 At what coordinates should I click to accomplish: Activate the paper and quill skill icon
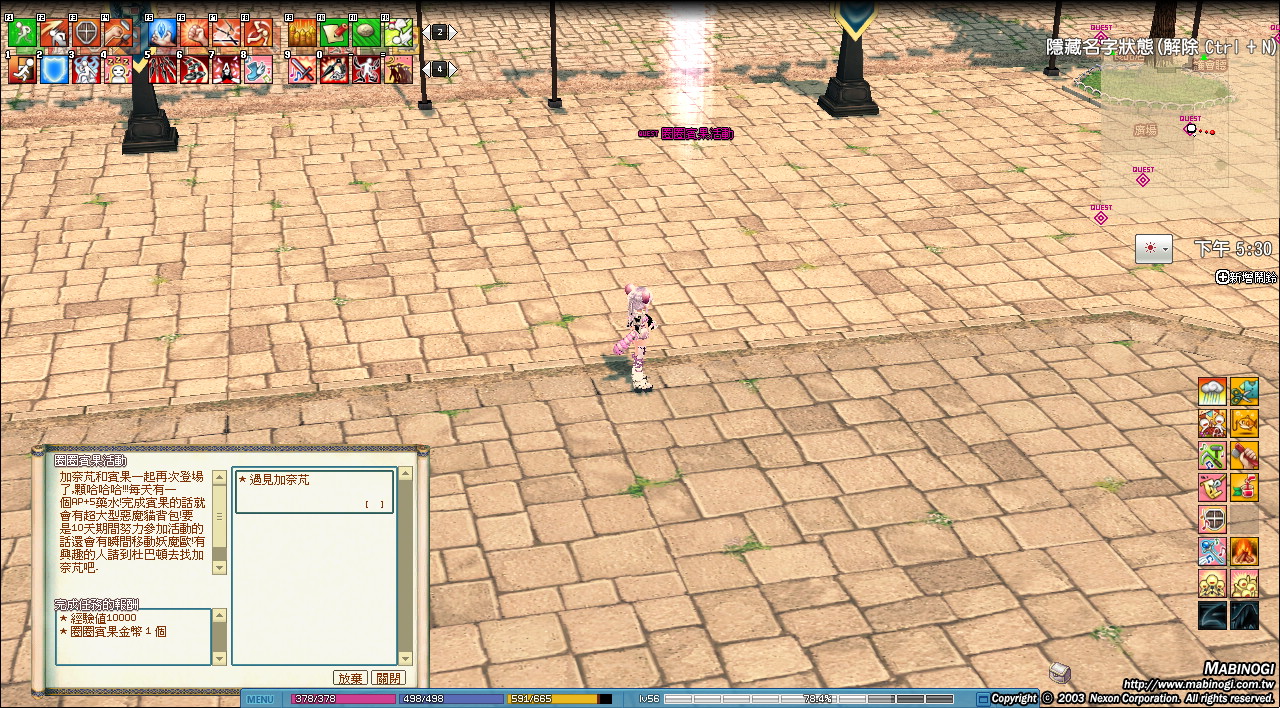click(334, 33)
